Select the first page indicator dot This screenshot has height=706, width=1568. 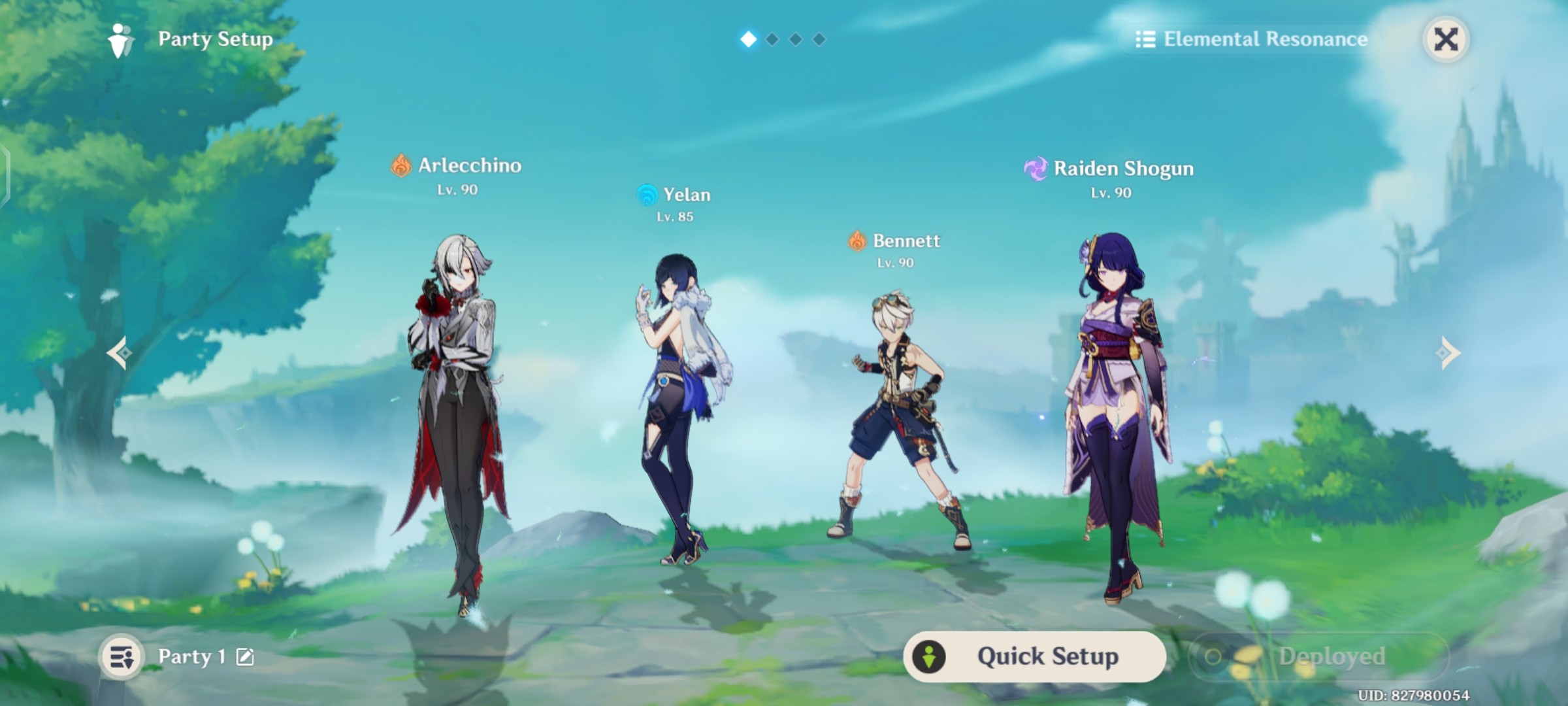(749, 39)
